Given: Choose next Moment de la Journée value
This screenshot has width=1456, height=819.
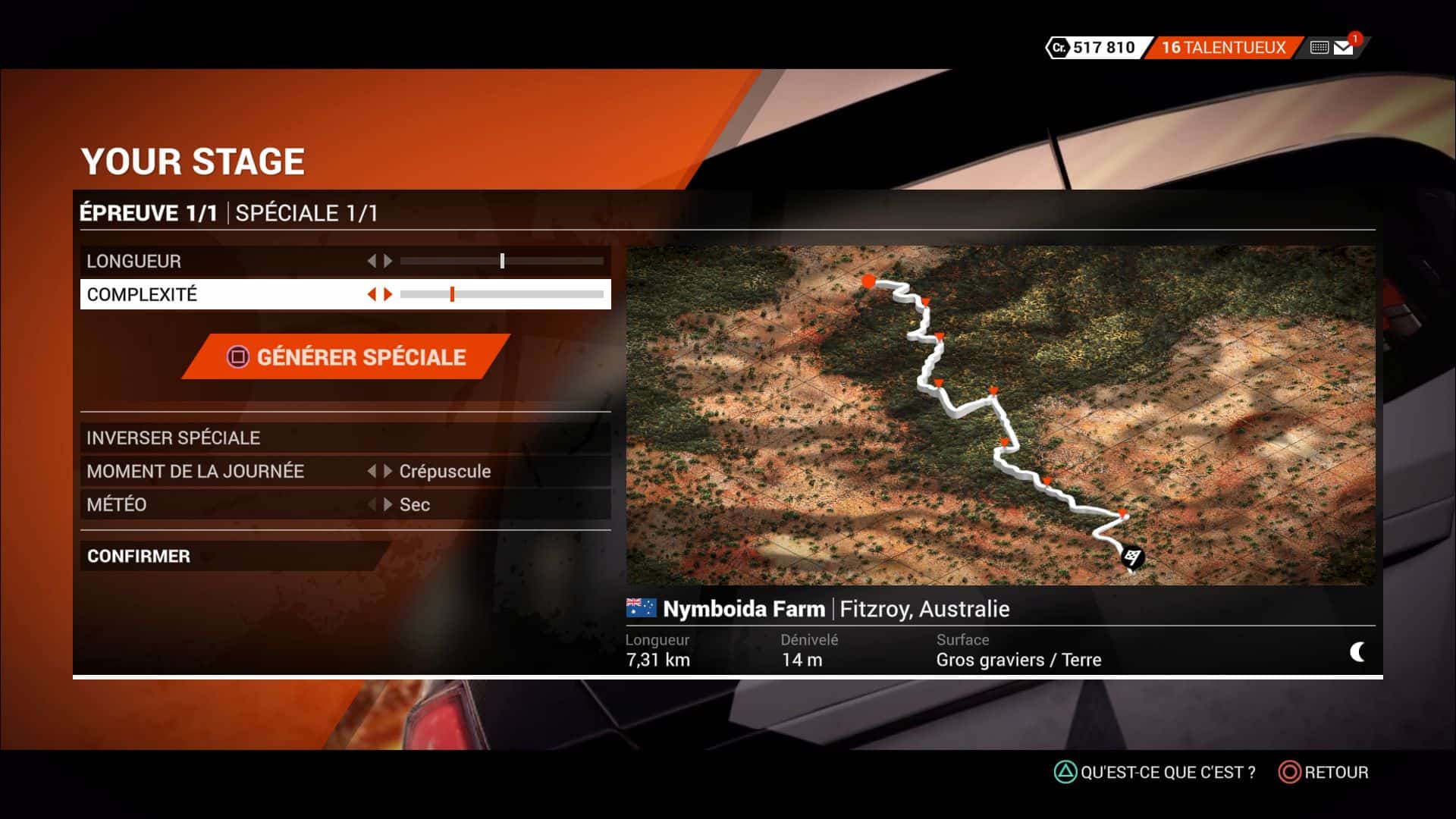Looking at the screenshot, I should tap(388, 471).
